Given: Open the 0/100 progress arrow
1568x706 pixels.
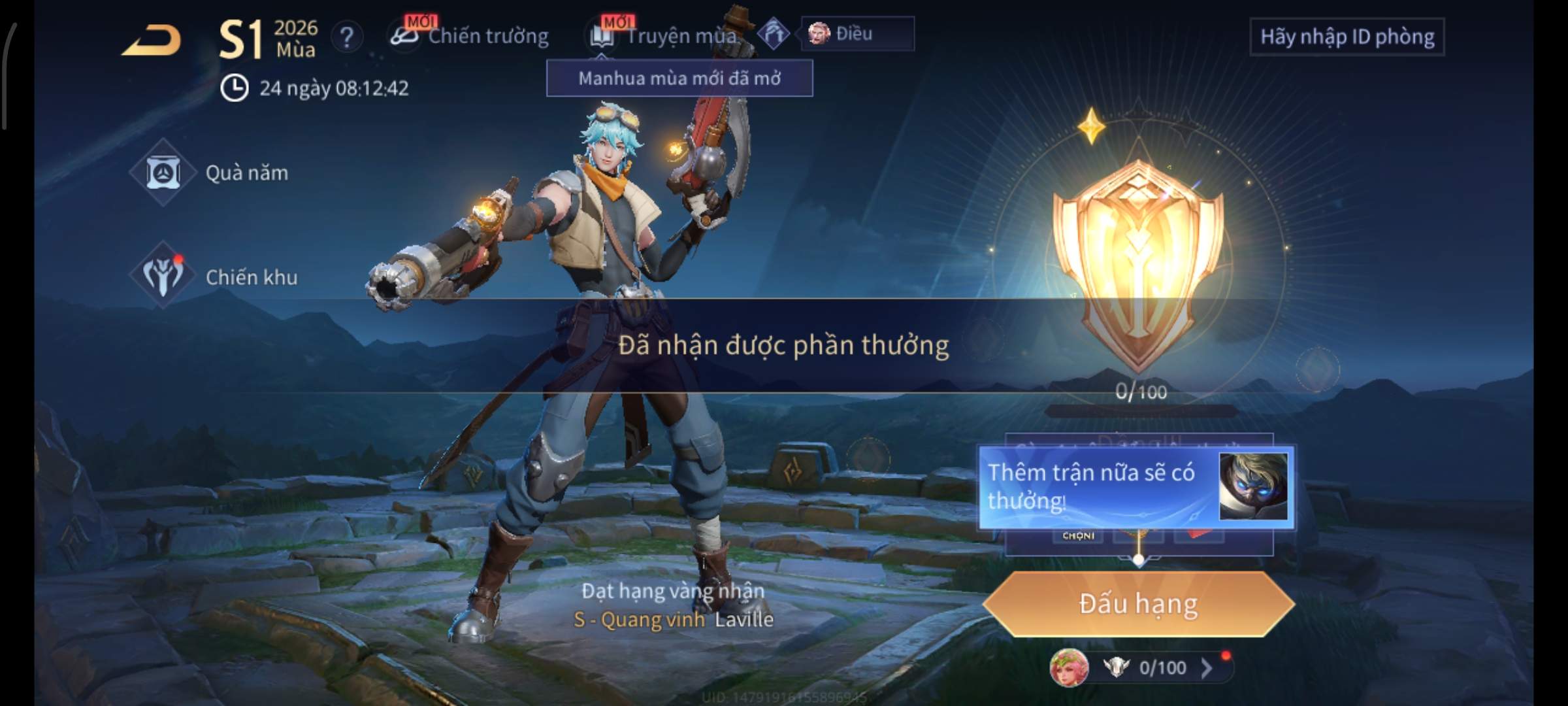Looking at the screenshot, I should tap(1206, 667).
